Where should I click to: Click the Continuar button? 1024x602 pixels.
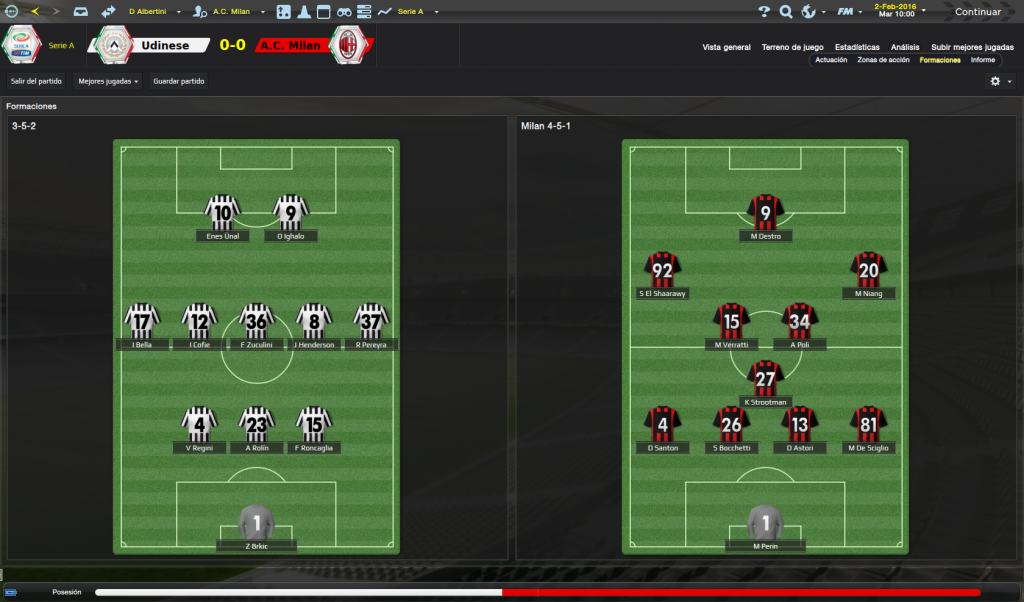pyautogui.click(x=977, y=12)
